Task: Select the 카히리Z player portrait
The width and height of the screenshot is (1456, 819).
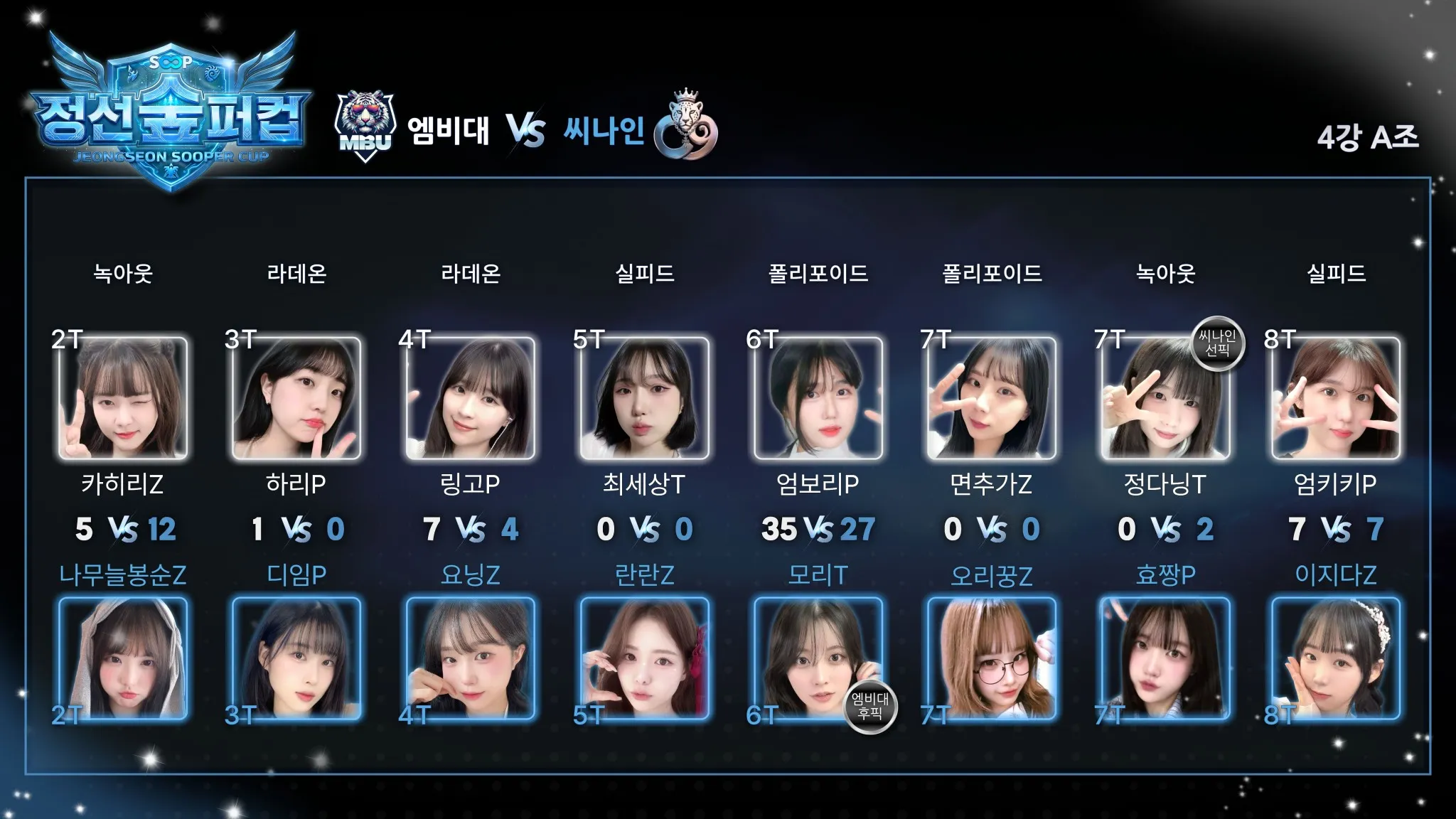Action: point(123,398)
